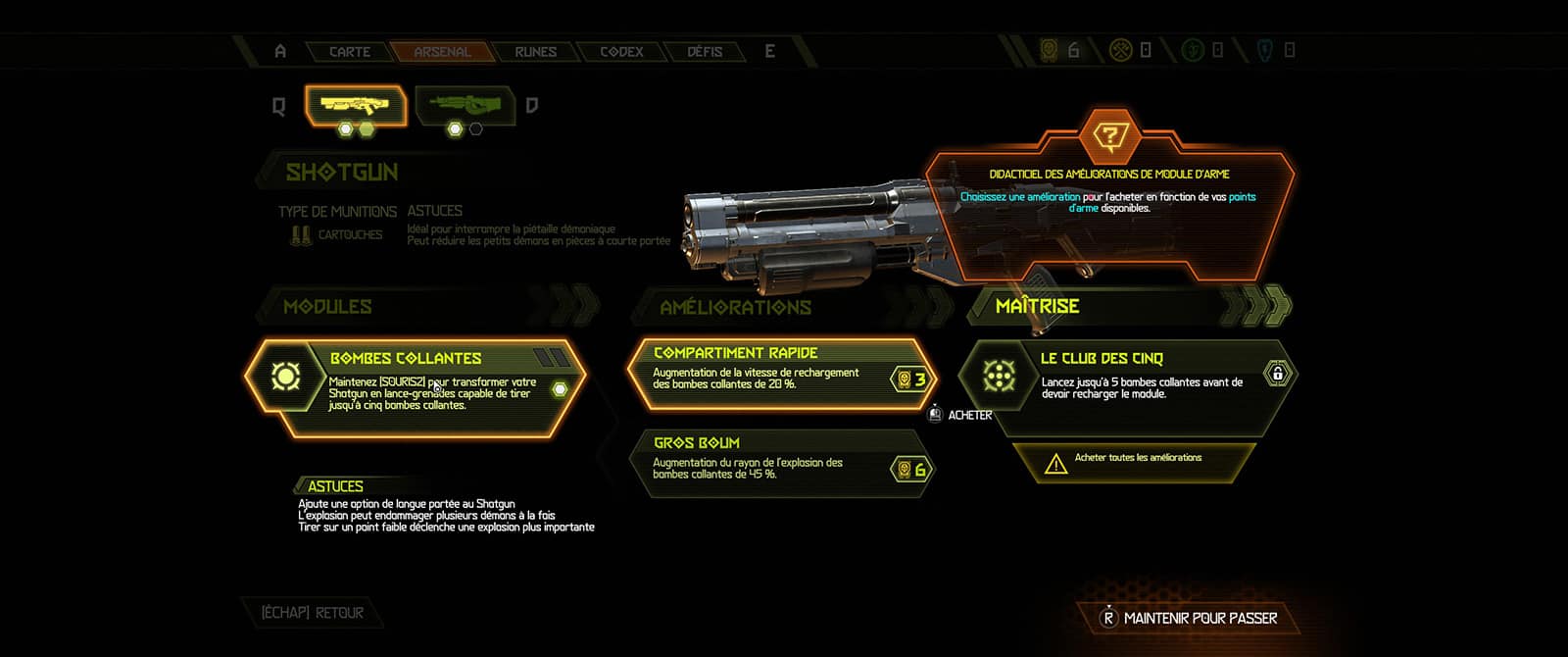
Task: Switch to the Défis tab
Action: [x=705, y=52]
